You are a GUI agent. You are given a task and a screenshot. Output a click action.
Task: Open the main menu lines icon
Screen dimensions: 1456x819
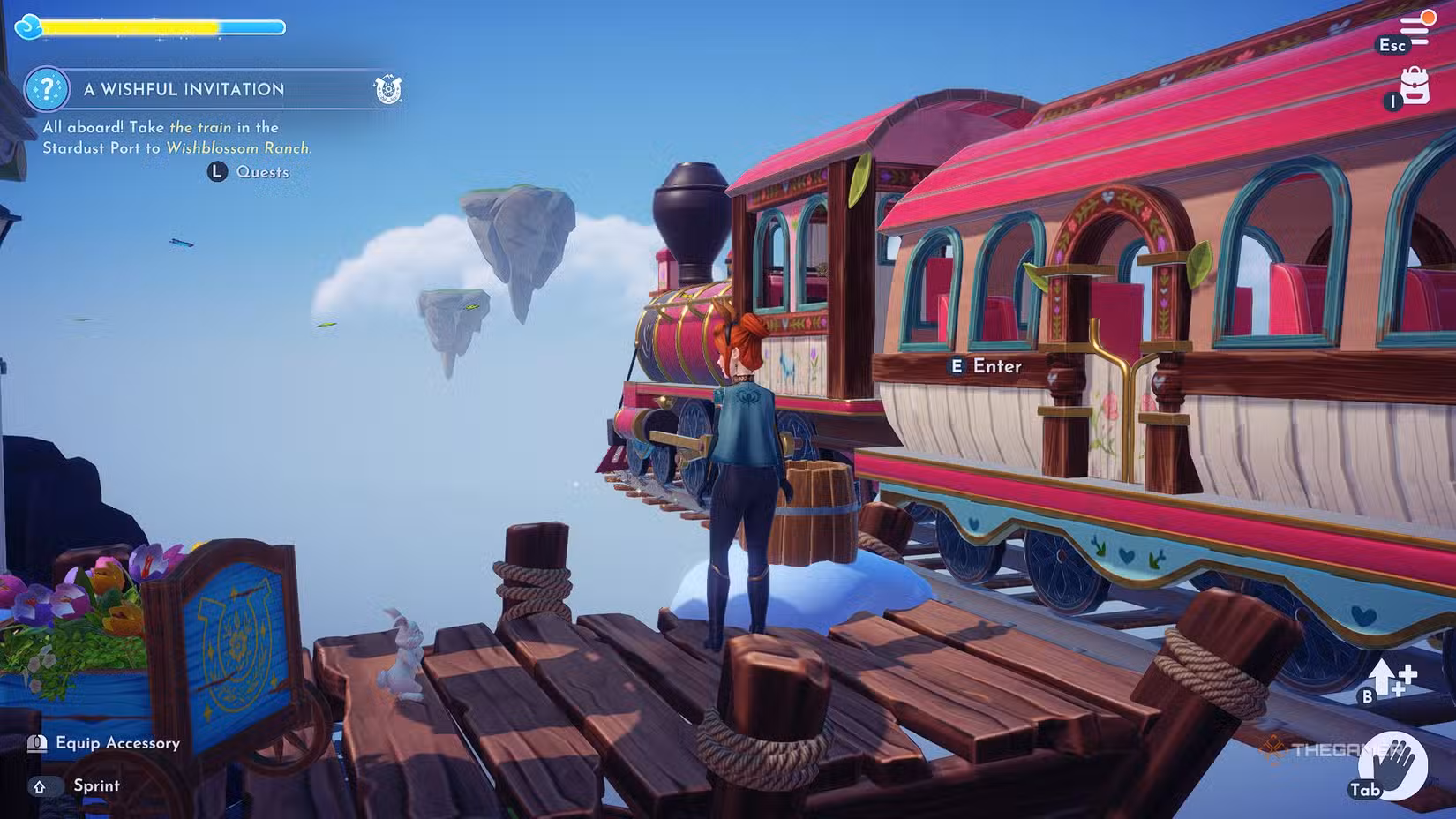(1415, 30)
